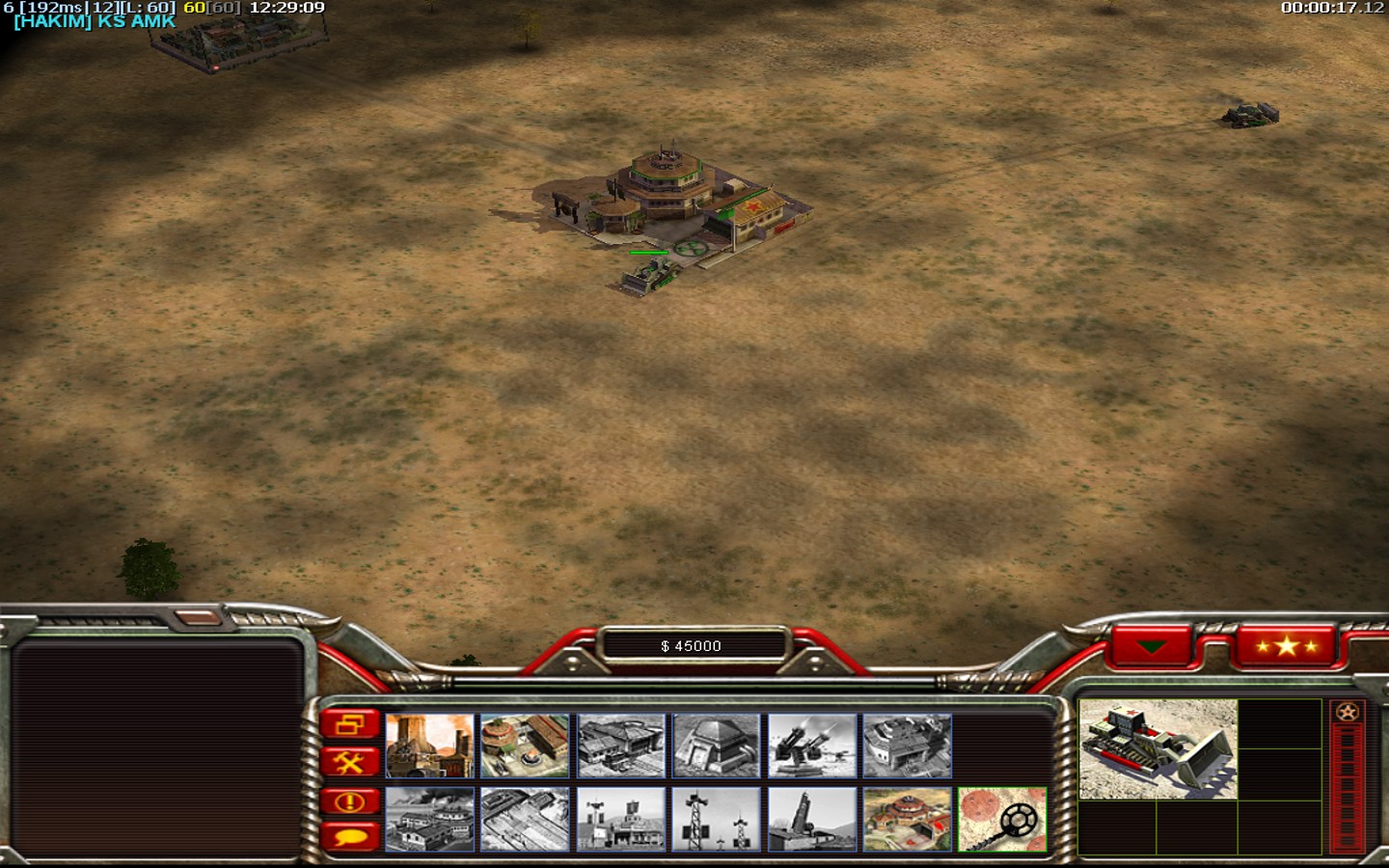Click the hammer-and-wrench idle worker button
The width and height of the screenshot is (1389, 868).
click(x=349, y=763)
